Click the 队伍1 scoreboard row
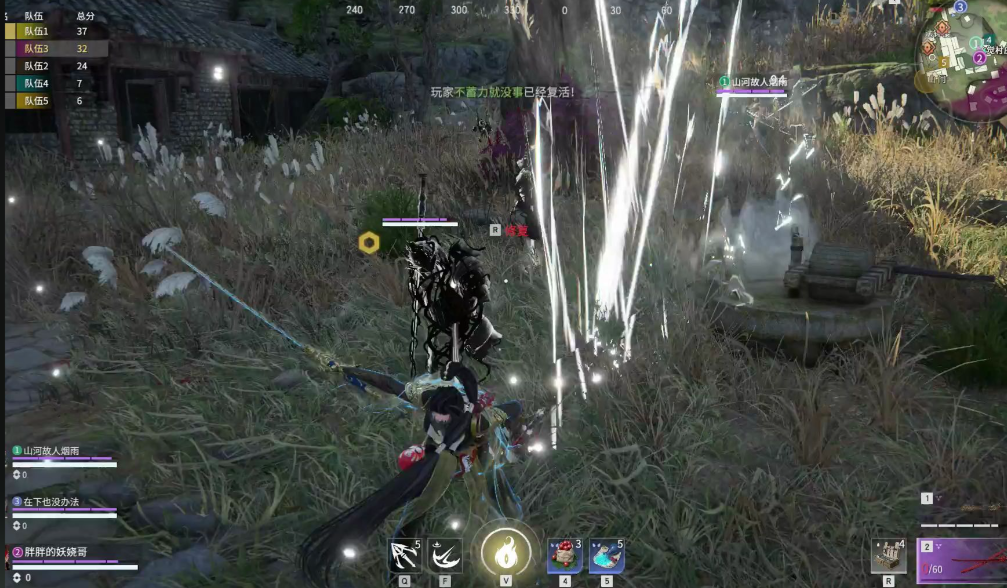The height and width of the screenshot is (588, 1007). pos(50,31)
